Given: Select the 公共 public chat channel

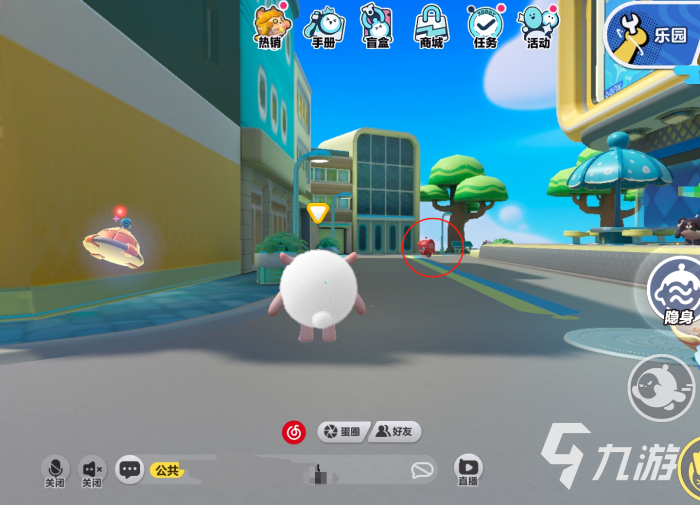Looking at the screenshot, I should (x=165, y=469).
